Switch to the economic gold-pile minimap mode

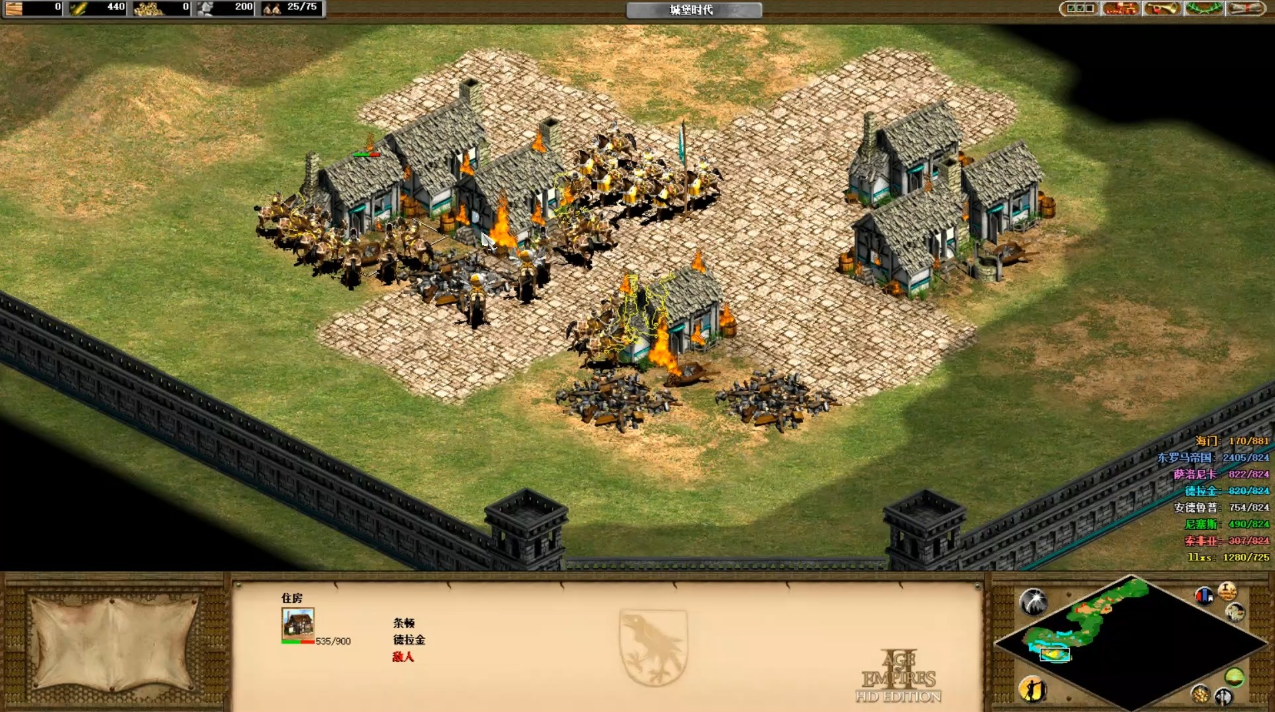(1200, 693)
